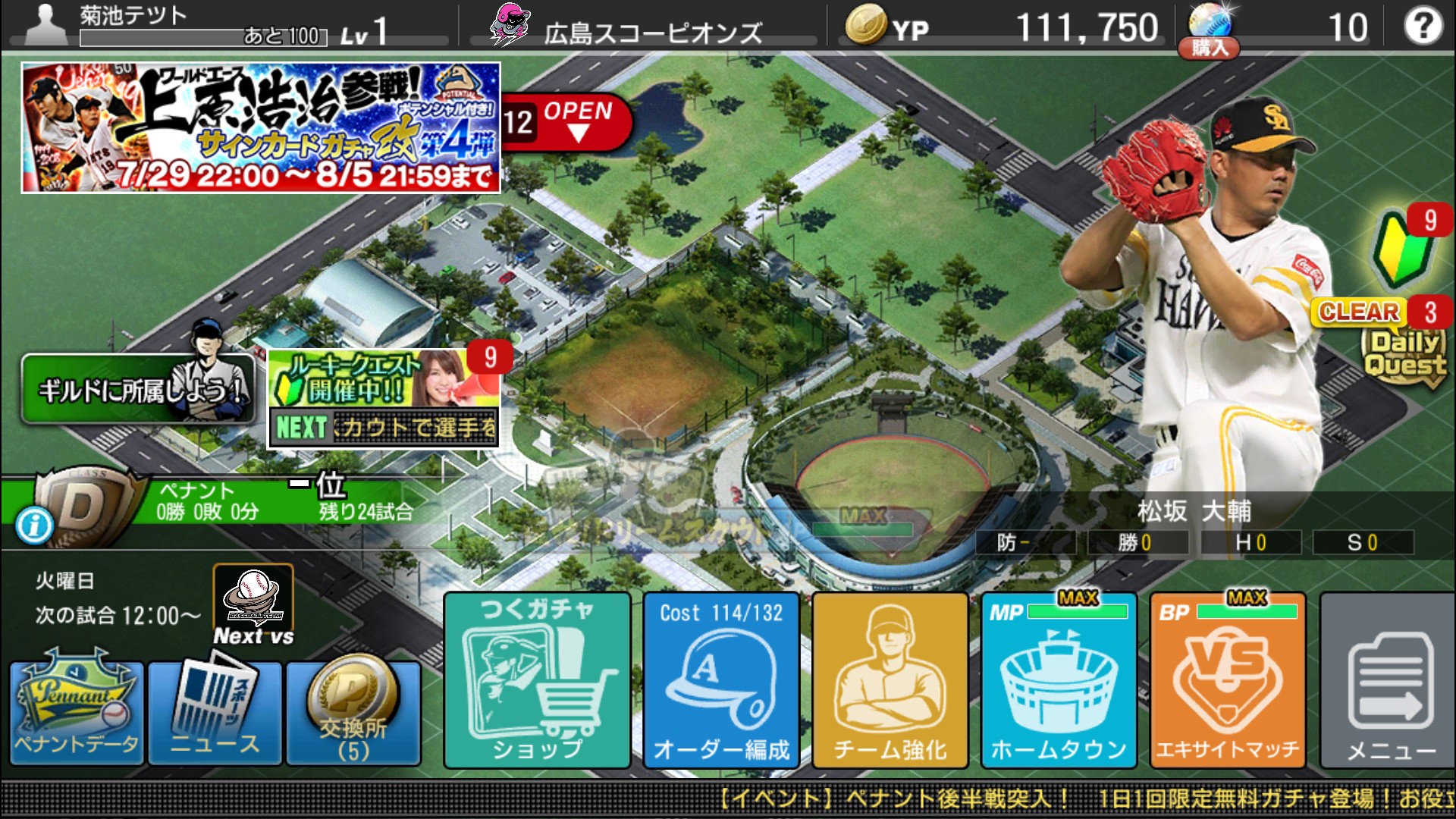Open the Uehara sign card gacha banner
1456x819 pixels.
[x=261, y=127]
